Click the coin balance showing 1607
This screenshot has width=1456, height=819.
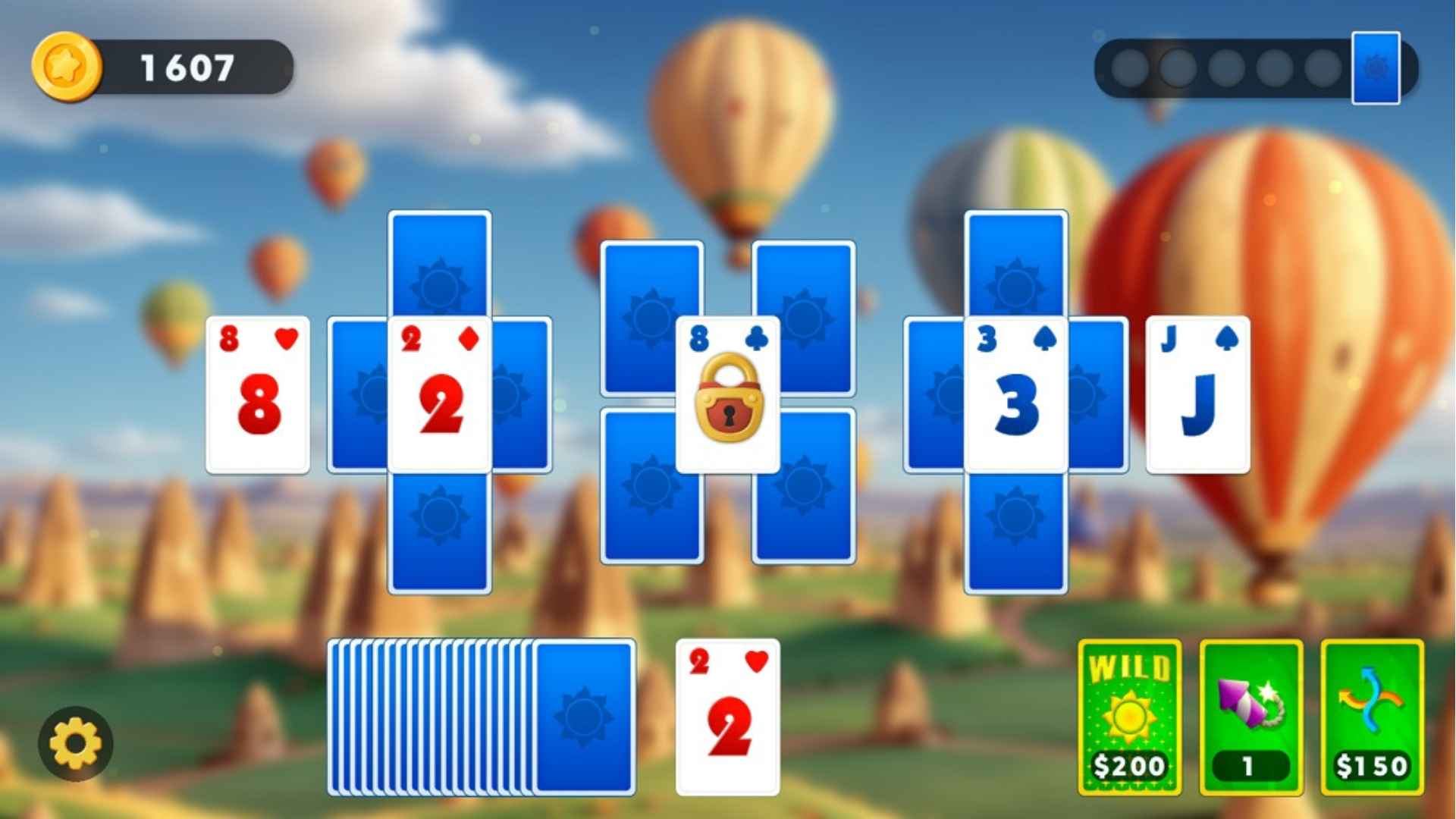coord(186,67)
